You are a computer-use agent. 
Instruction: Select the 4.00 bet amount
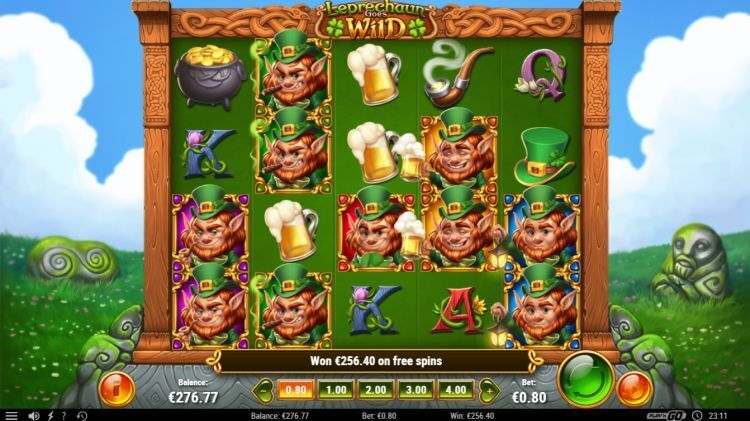point(454,389)
